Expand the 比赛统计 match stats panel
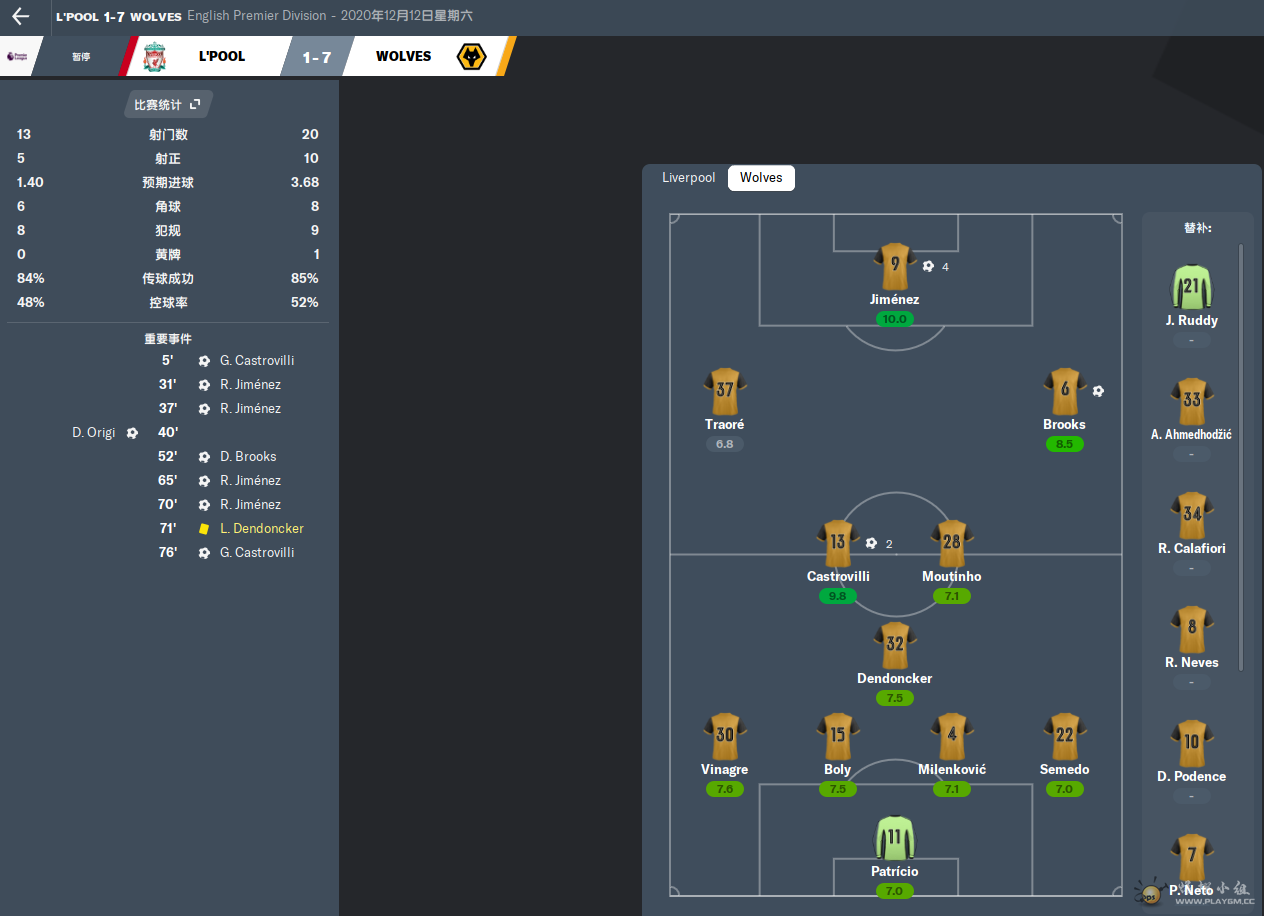 (168, 104)
